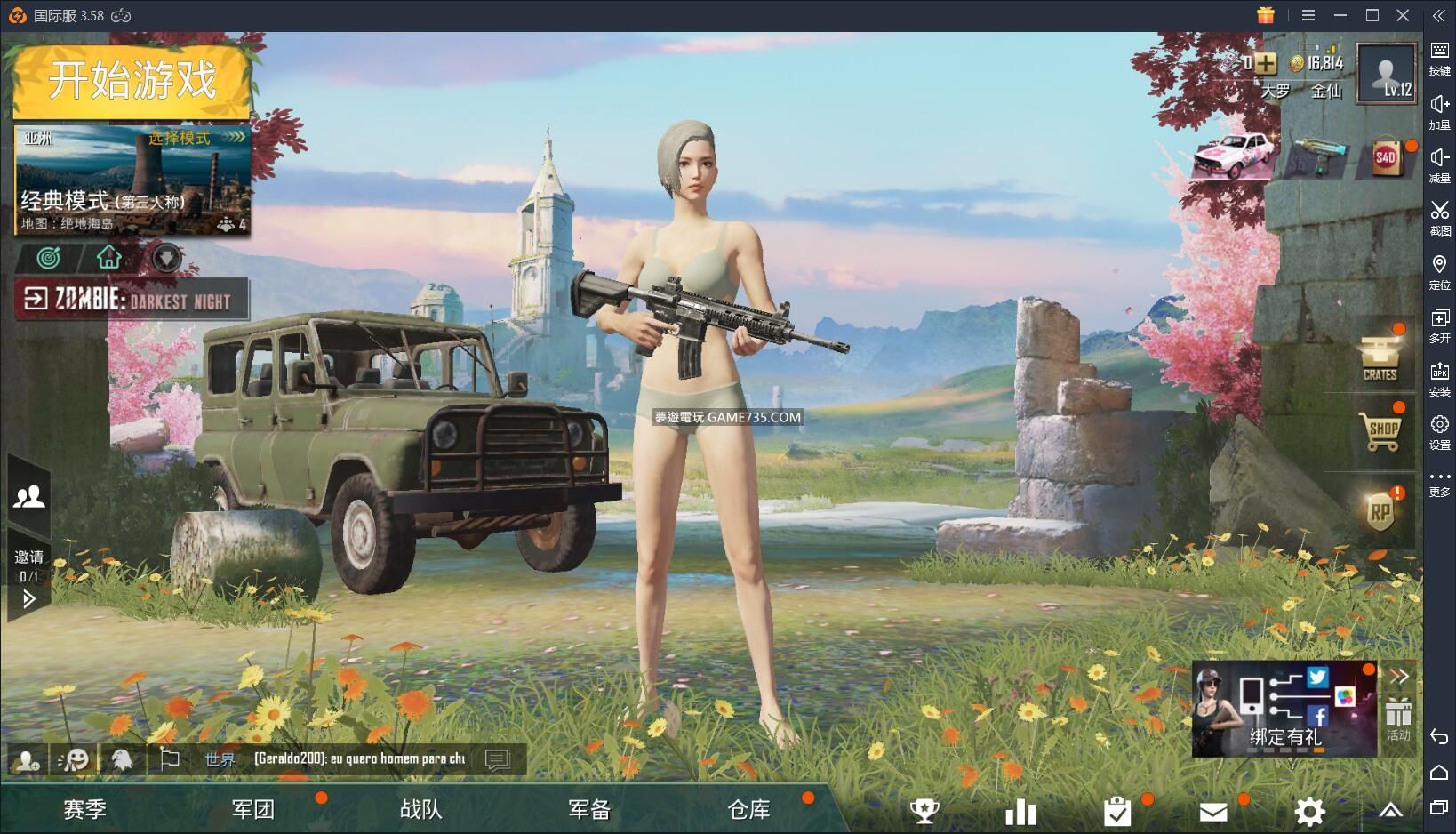Start the game with 开始游戏 button
The width and height of the screenshot is (1456, 834).
click(x=132, y=81)
